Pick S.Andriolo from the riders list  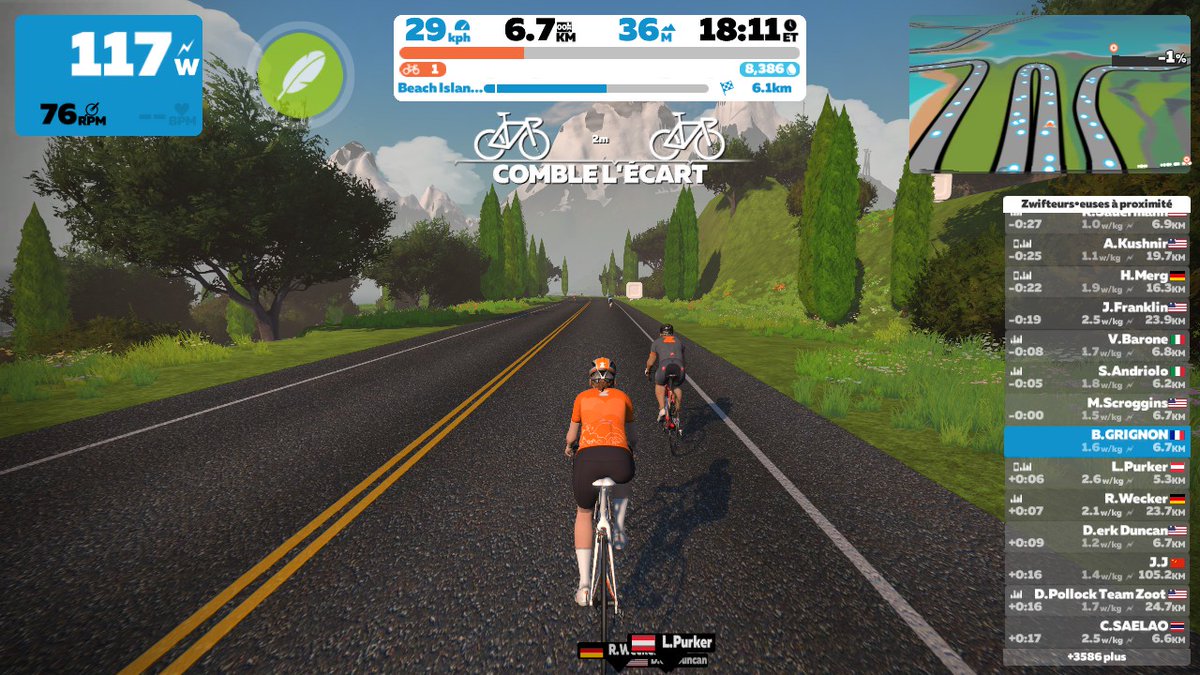[1097, 377]
